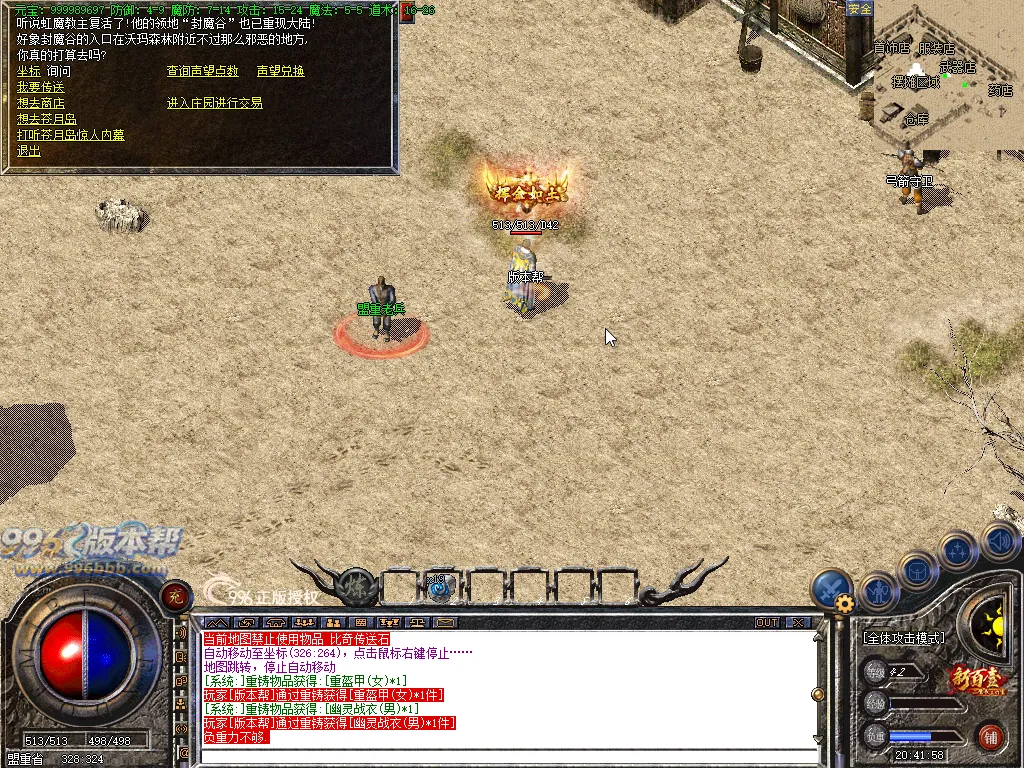Close the game with the X button
The width and height of the screenshot is (1024, 768).
[797, 622]
